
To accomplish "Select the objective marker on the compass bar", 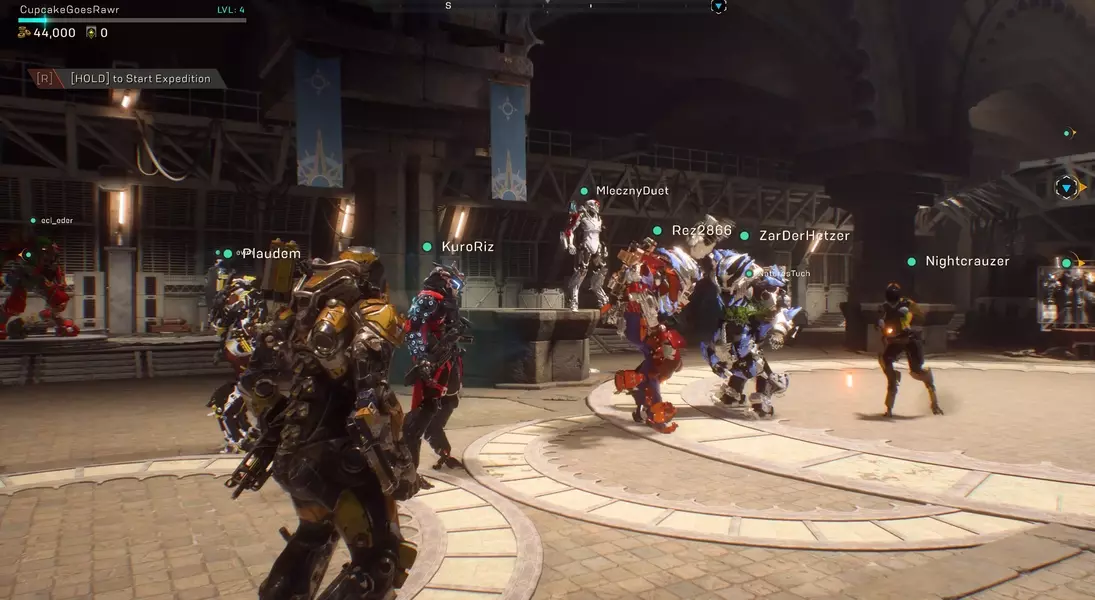I will [x=718, y=6].
